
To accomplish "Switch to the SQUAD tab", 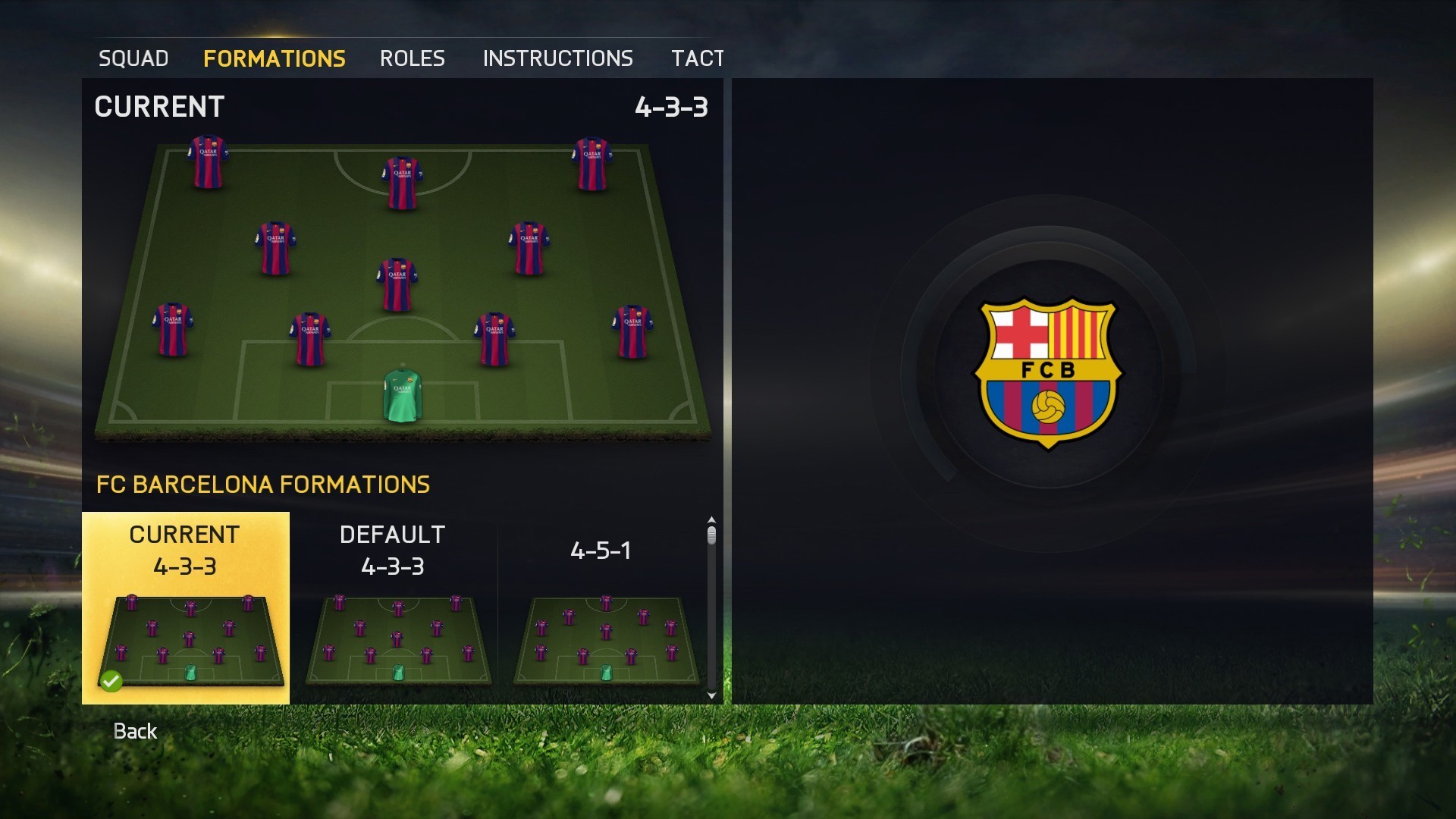I will (x=133, y=58).
